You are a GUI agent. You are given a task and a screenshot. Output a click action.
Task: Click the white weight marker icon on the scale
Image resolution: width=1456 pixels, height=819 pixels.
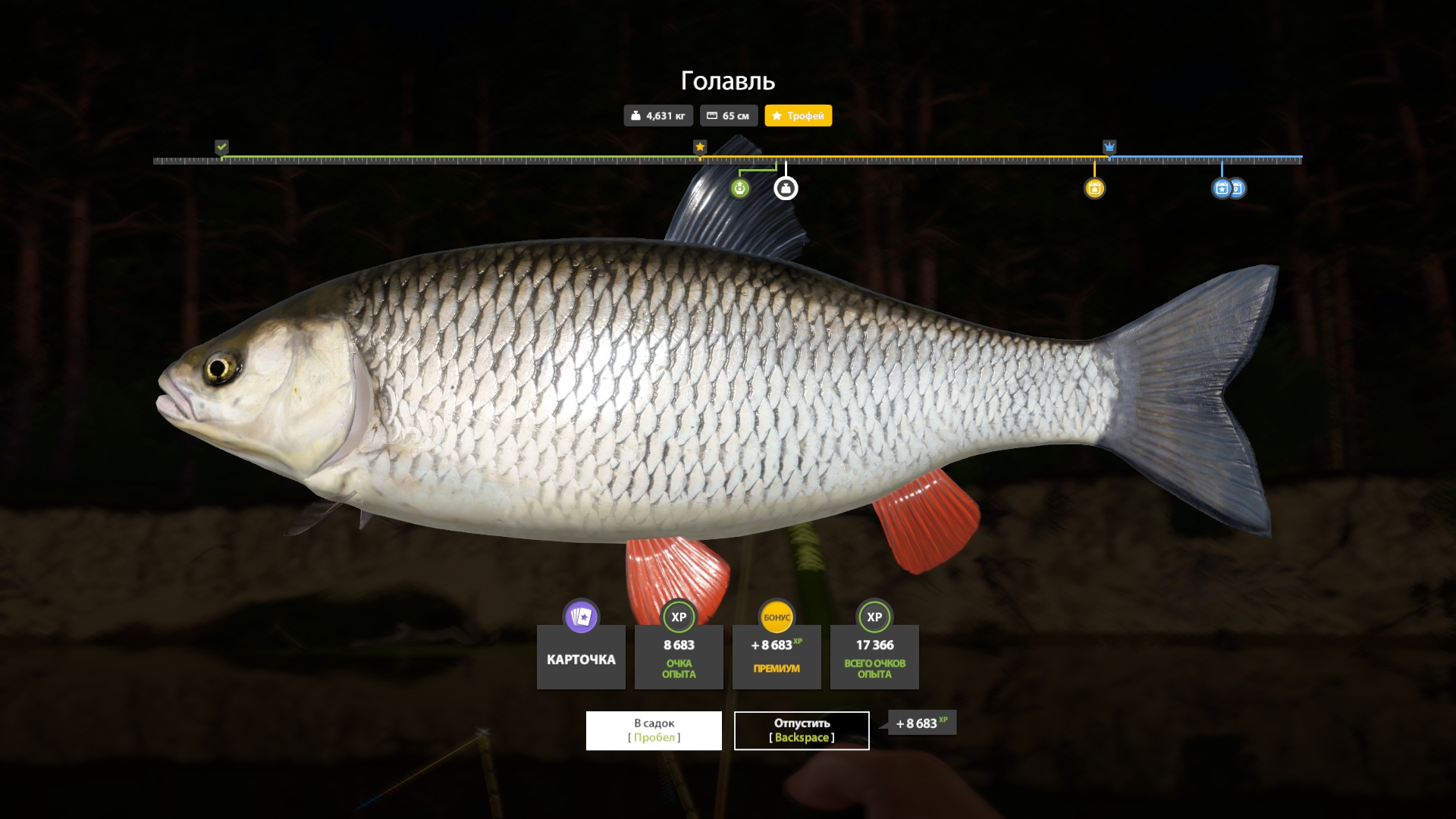pyautogui.click(x=785, y=187)
